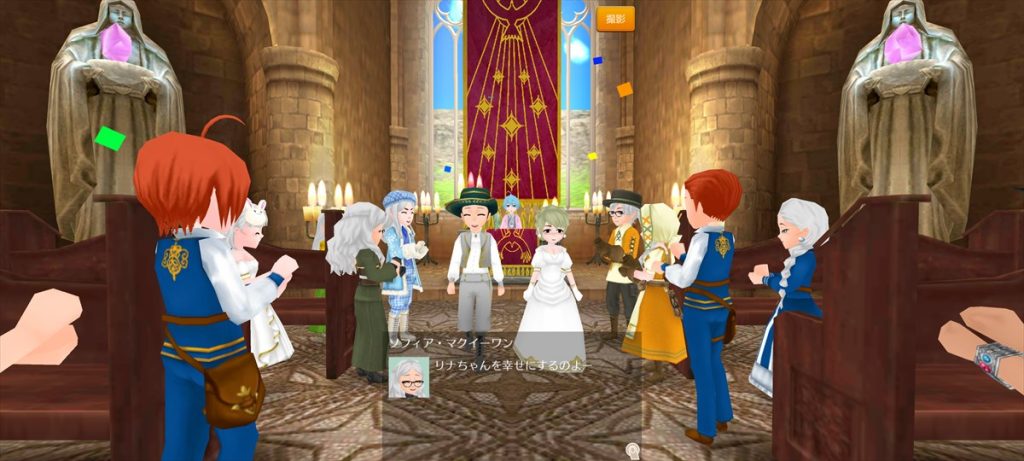Advance dialogue with the tap-to-continue icon
The image size is (1024, 461).
632,450
